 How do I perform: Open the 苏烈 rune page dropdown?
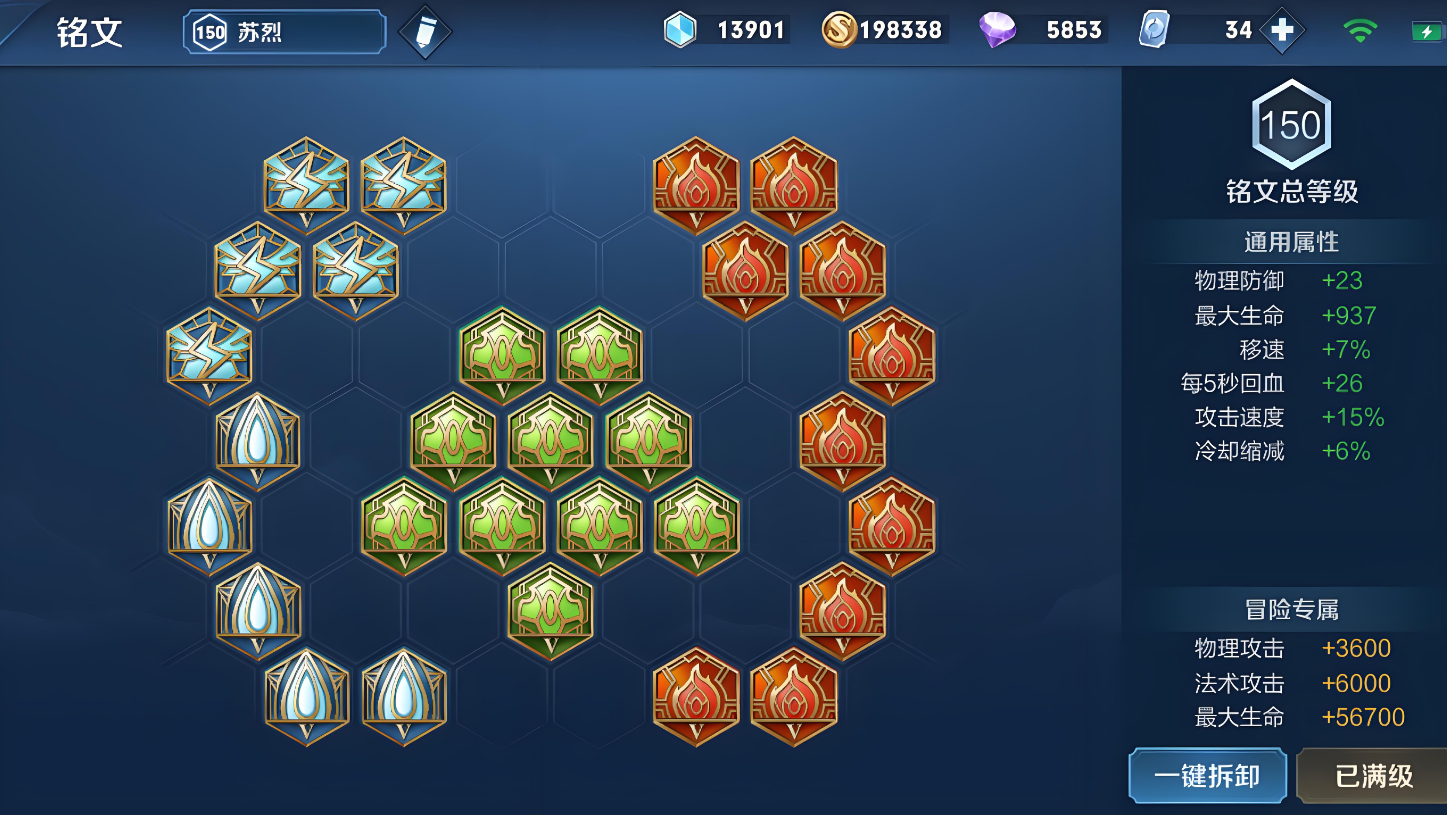click(284, 32)
